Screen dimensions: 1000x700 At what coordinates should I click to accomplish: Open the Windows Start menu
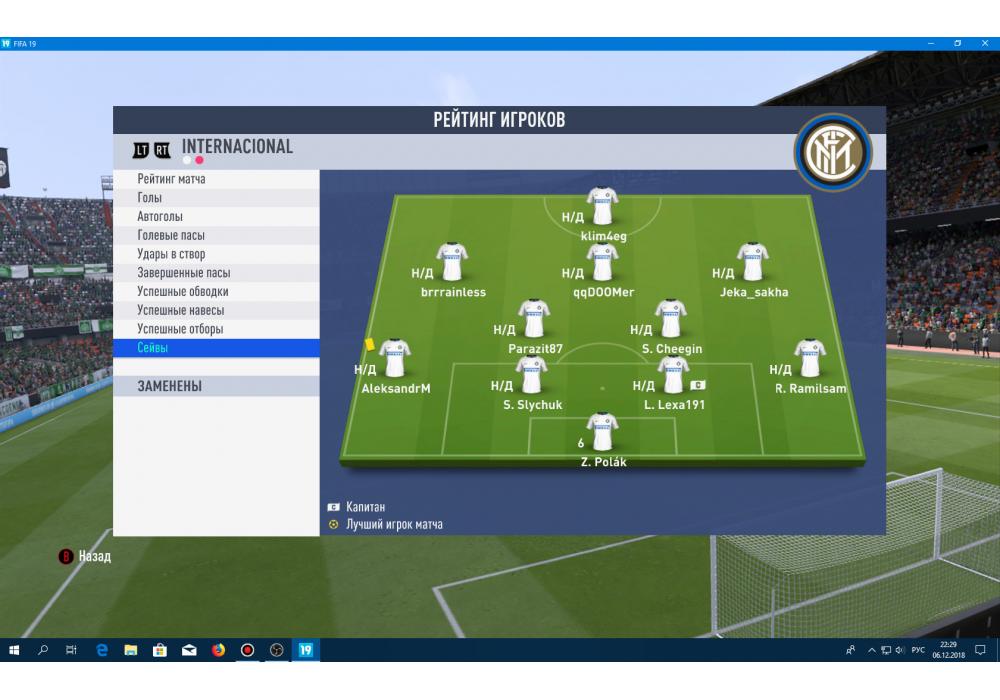click(14, 650)
